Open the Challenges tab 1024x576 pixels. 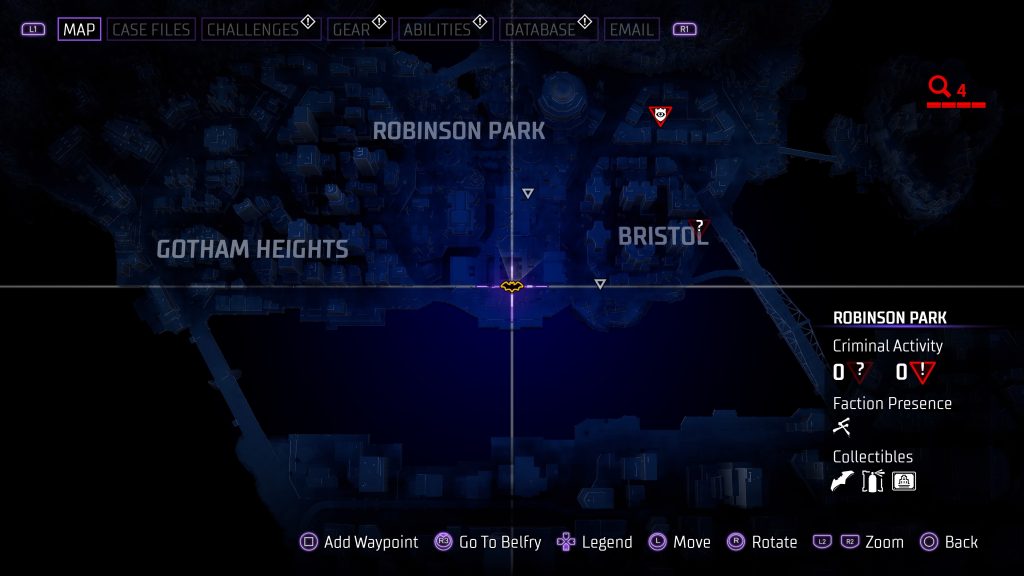click(x=253, y=29)
